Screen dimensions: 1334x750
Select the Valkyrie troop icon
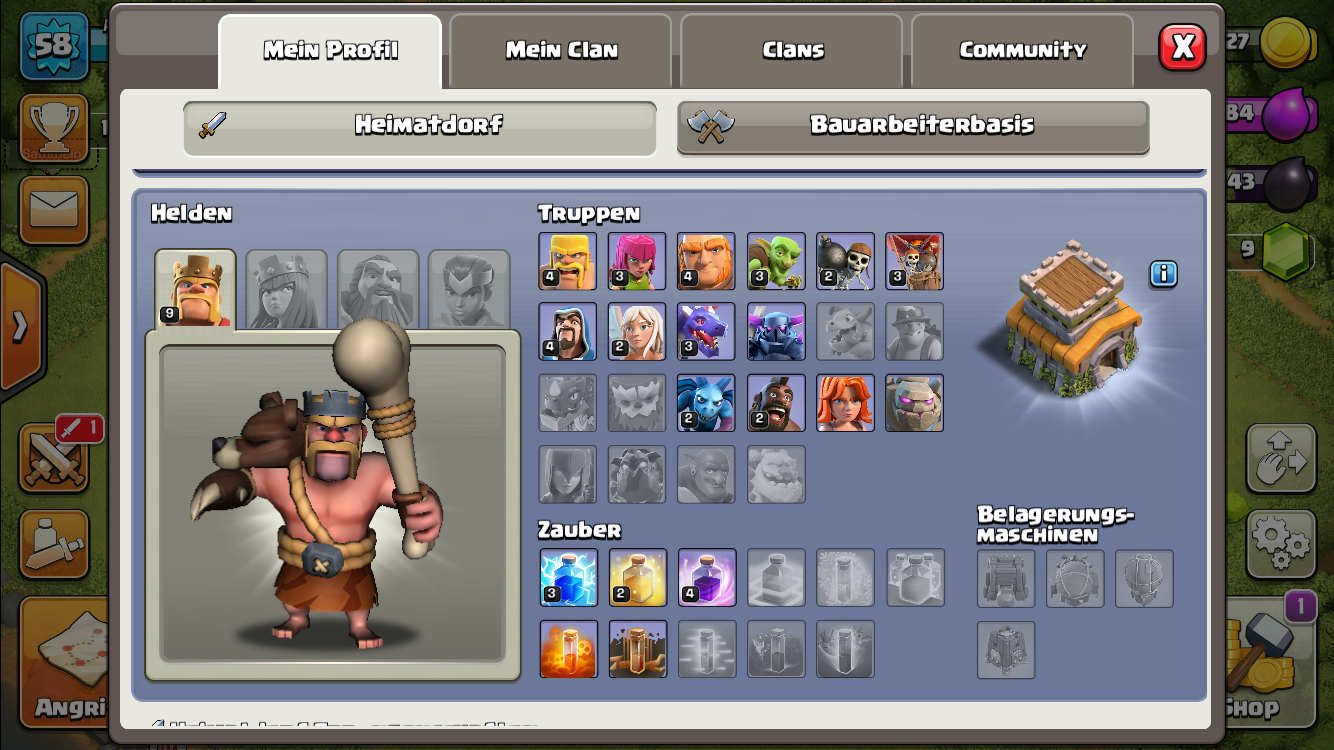(845, 403)
